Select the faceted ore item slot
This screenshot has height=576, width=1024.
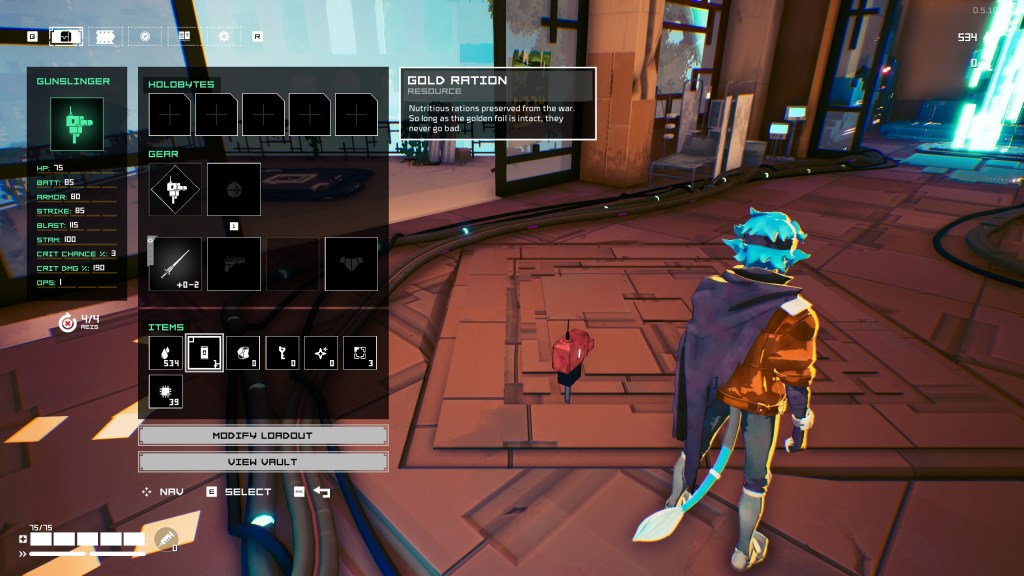tap(243, 353)
